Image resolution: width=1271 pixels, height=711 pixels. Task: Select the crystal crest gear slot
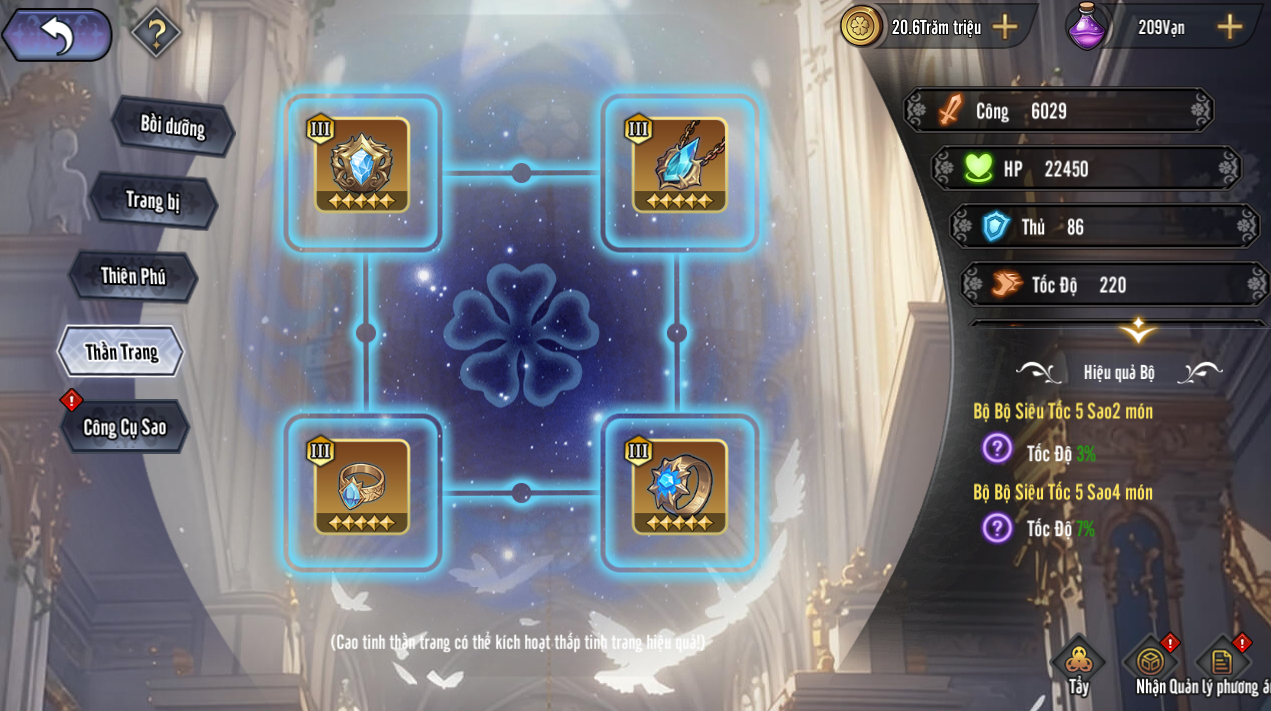pyautogui.click(x=362, y=166)
